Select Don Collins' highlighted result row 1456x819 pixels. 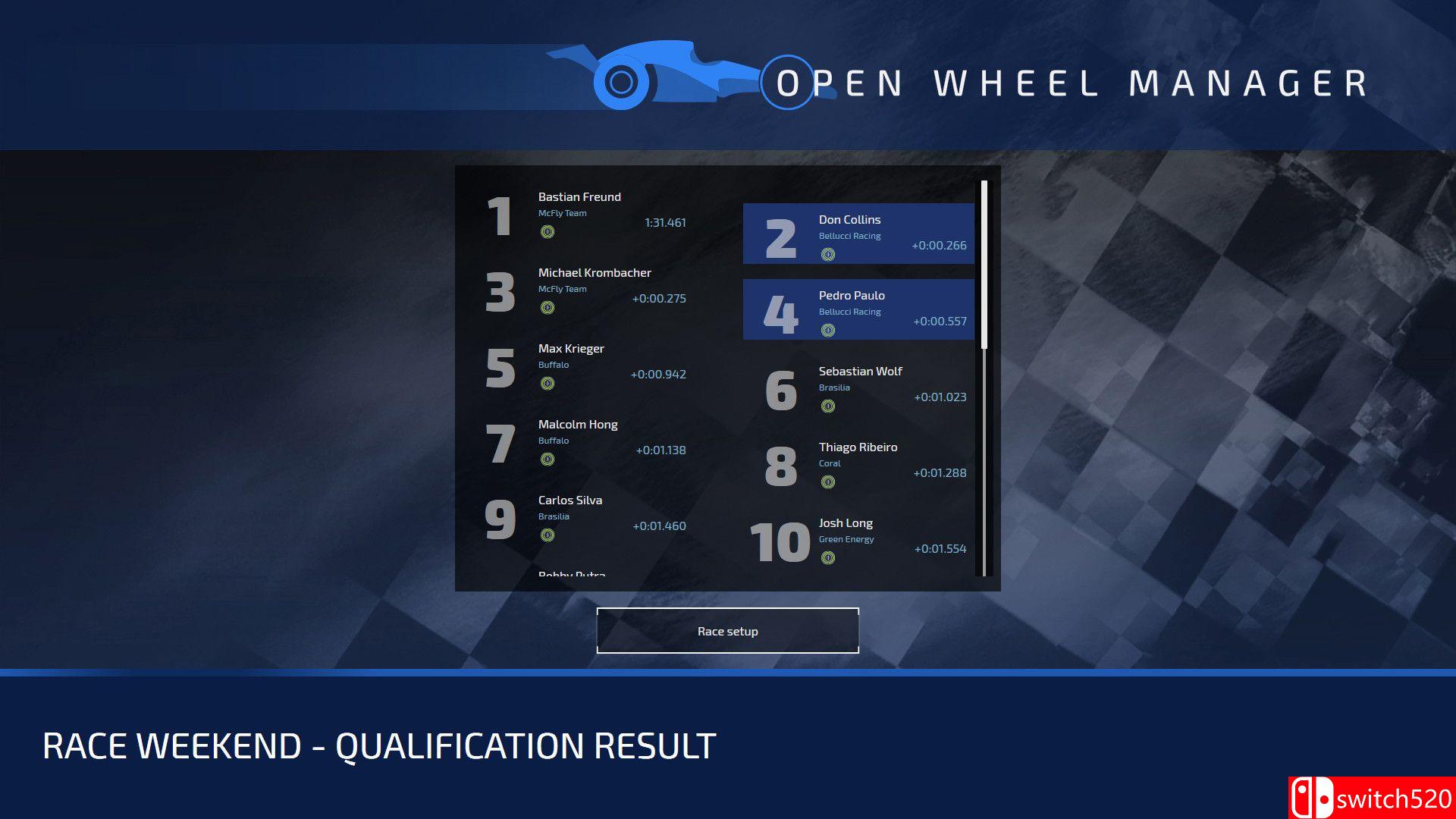[x=857, y=234]
